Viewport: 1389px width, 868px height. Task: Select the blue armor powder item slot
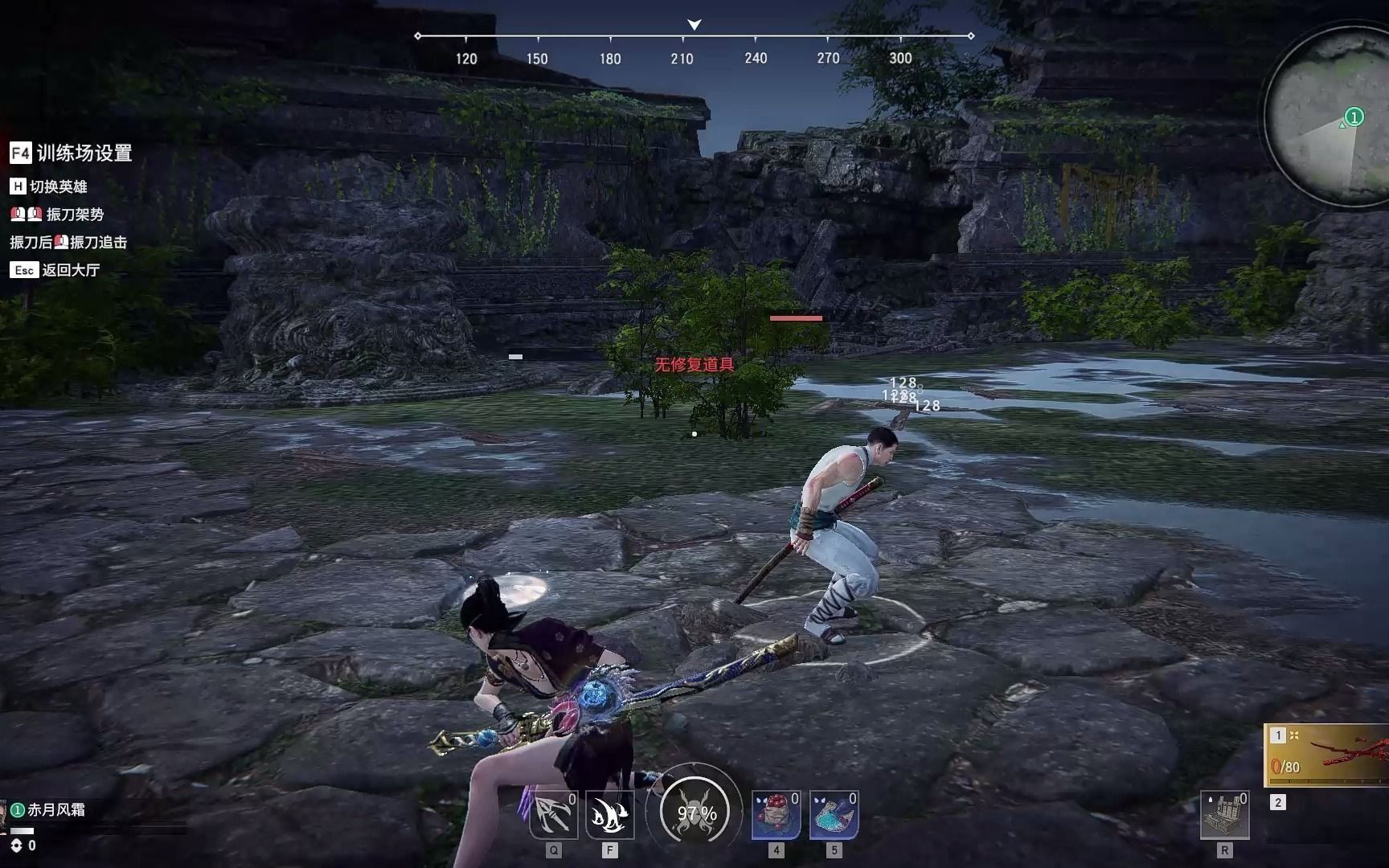(834, 816)
